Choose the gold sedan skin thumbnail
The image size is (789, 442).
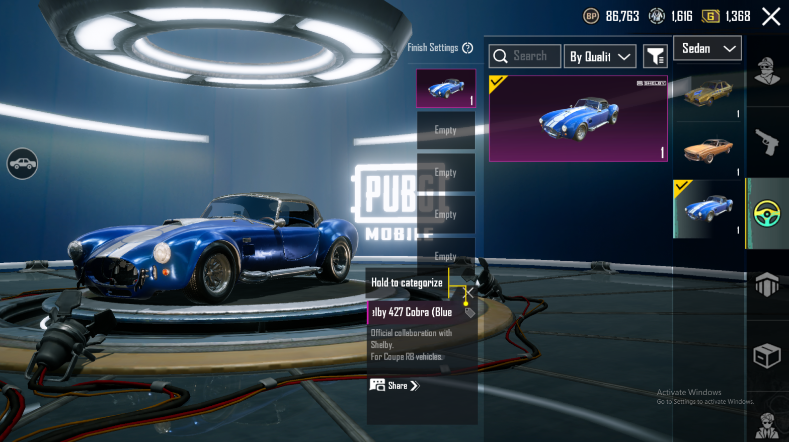708,94
